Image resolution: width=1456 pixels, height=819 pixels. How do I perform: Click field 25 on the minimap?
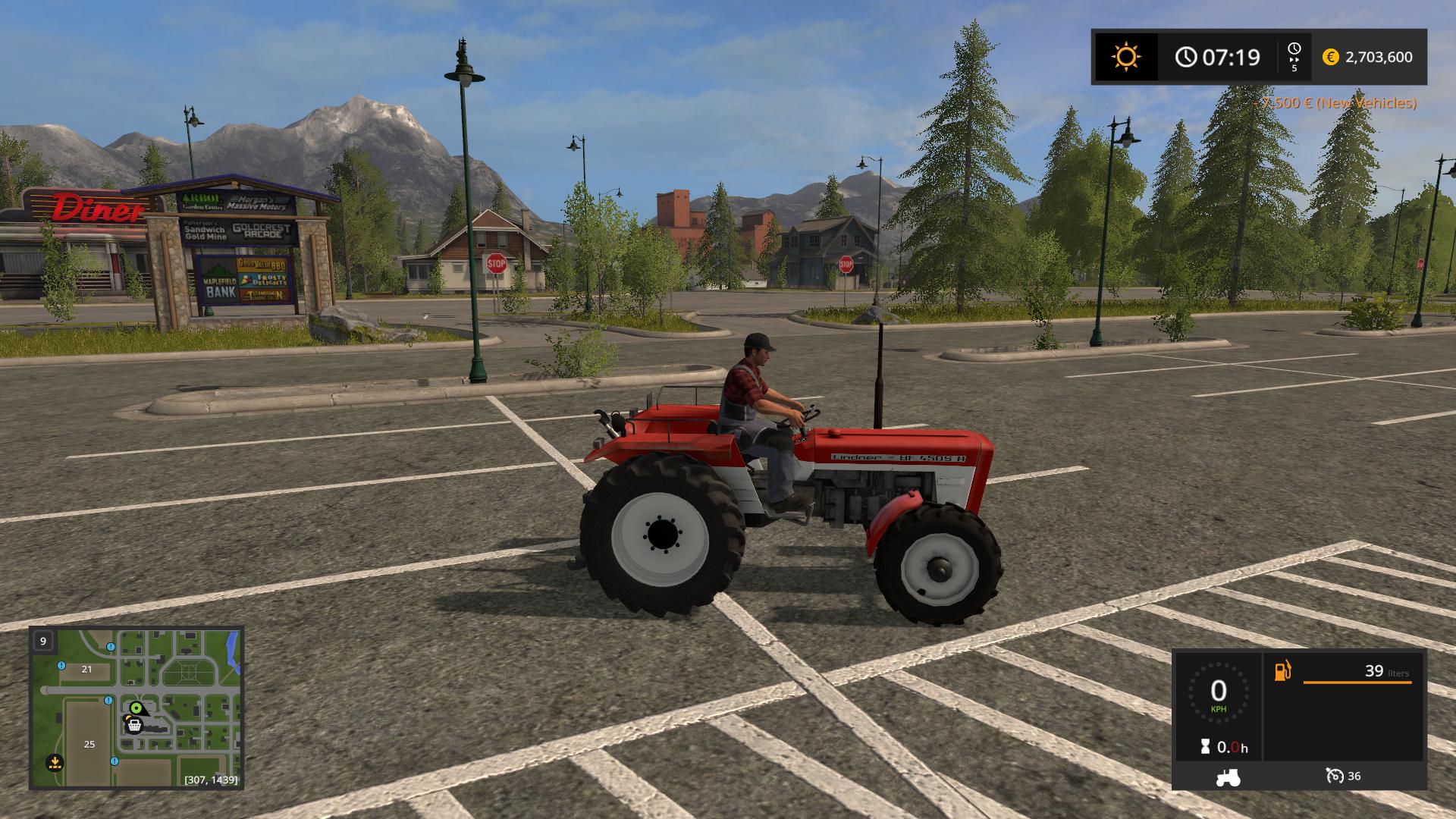tap(89, 744)
